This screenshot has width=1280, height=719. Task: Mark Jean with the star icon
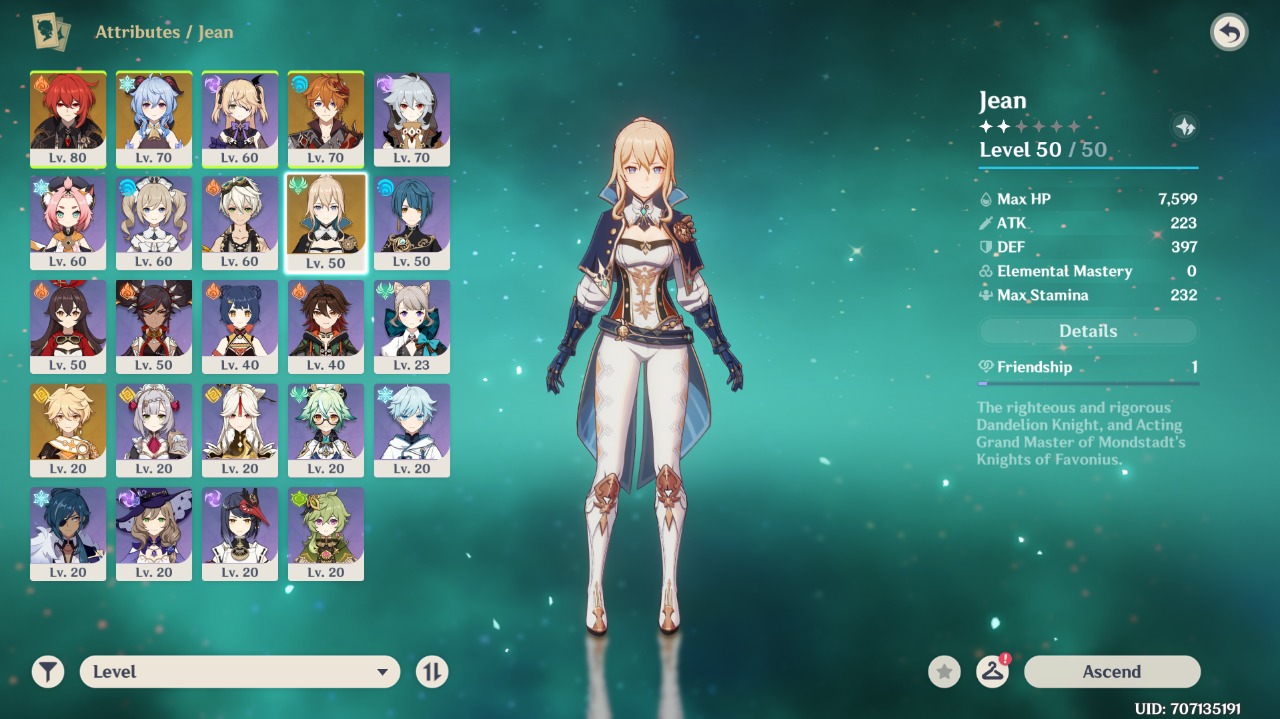point(944,672)
